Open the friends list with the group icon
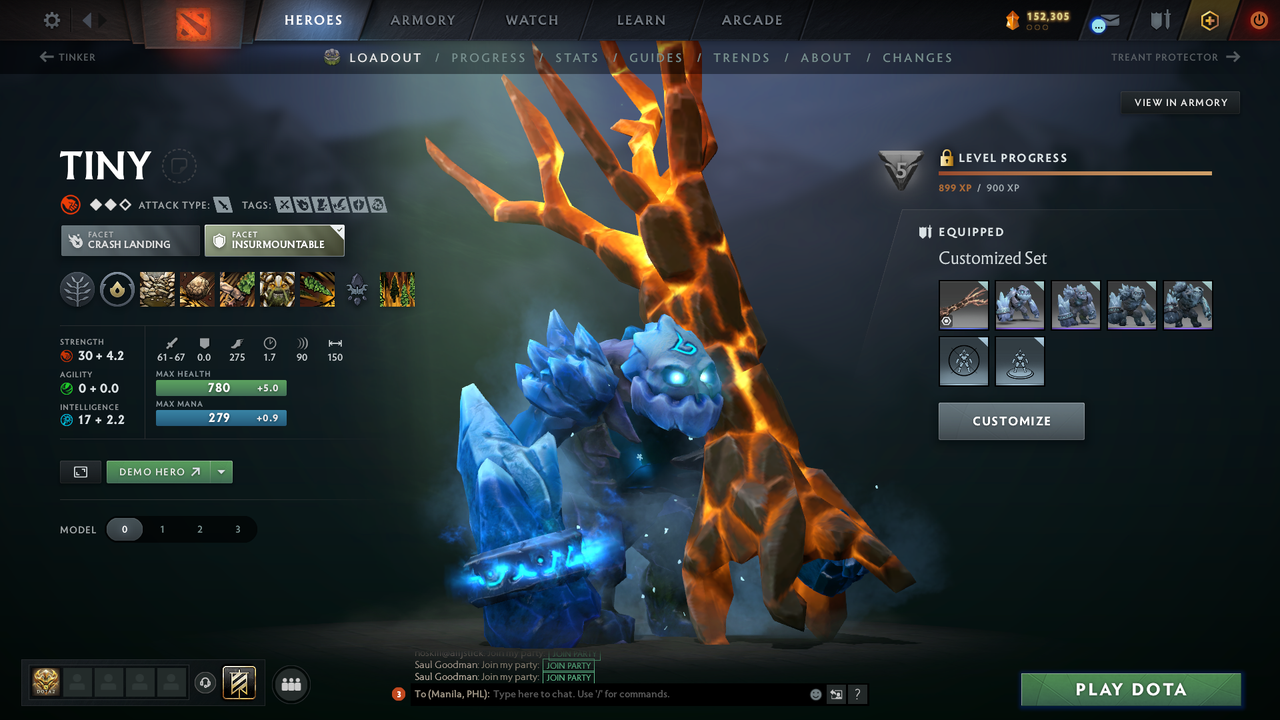The width and height of the screenshot is (1280, 720). [x=291, y=684]
